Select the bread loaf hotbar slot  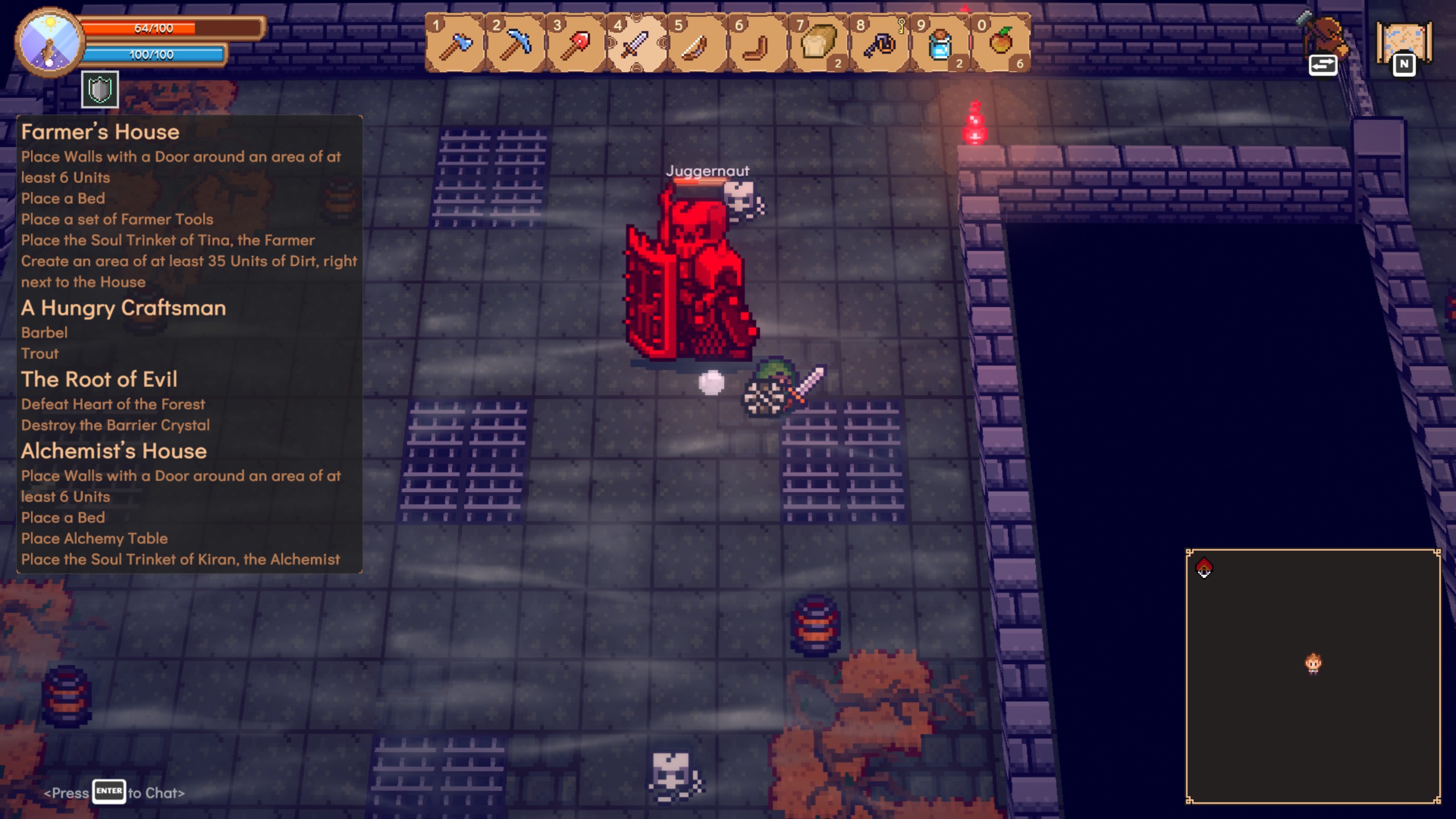(818, 44)
